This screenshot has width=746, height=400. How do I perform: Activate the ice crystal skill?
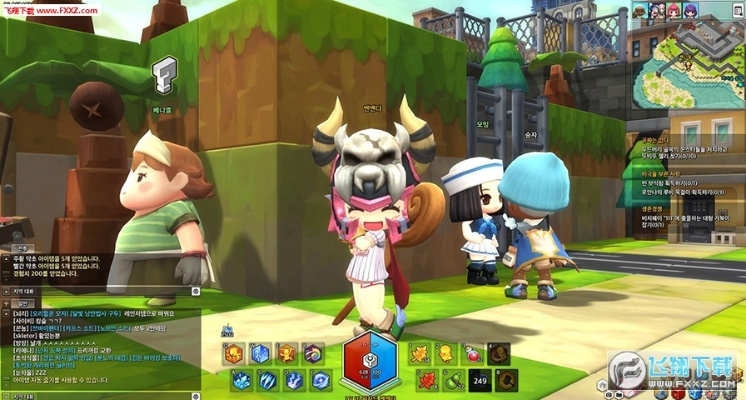click(x=241, y=380)
